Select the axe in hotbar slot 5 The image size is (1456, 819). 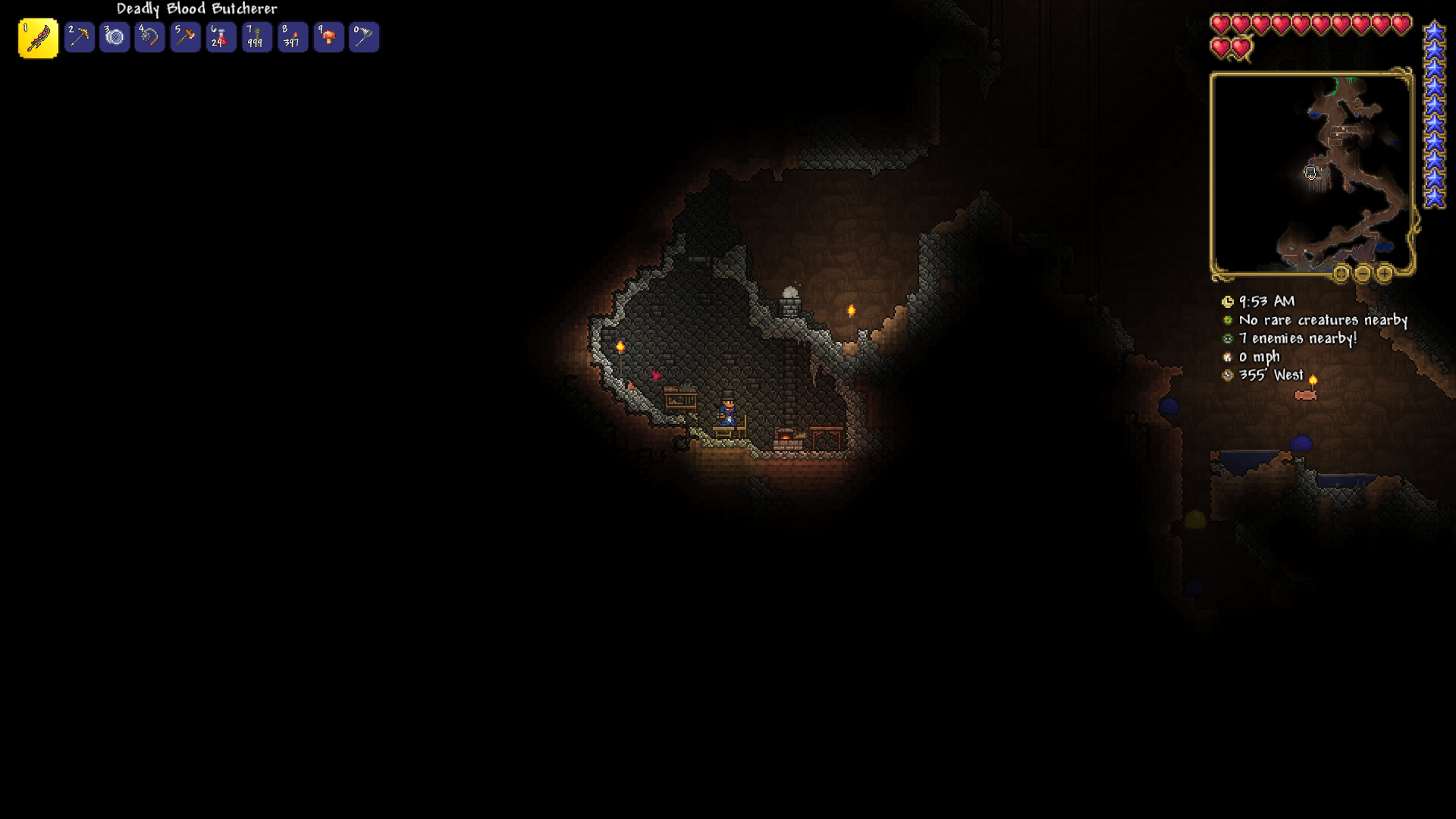[186, 36]
